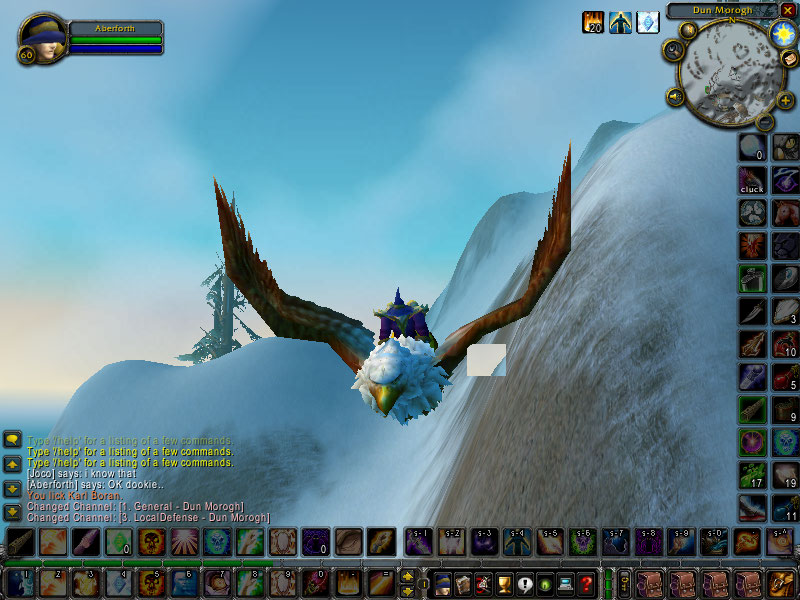Open the speech bubble social button
The height and width of the screenshot is (600, 800).
[x=525, y=584]
